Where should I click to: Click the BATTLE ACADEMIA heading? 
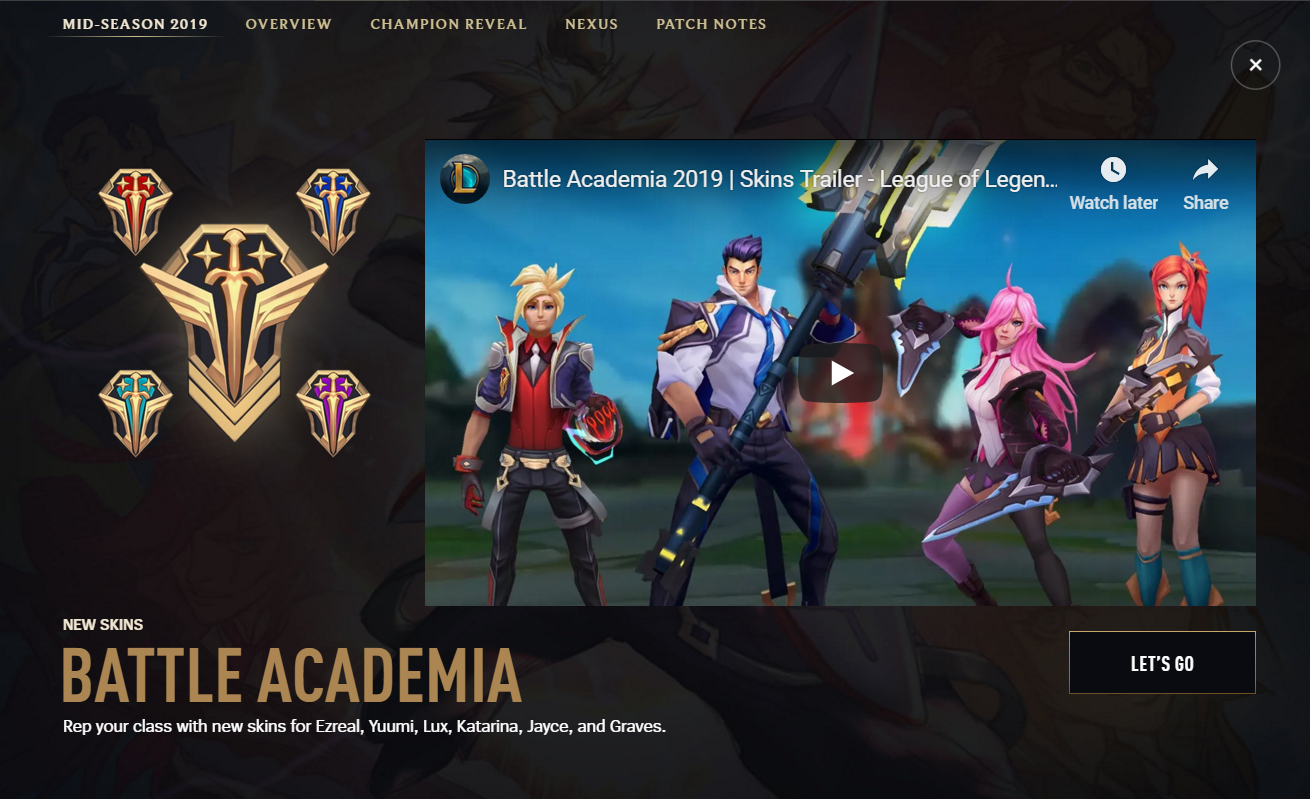coord(291,675)
